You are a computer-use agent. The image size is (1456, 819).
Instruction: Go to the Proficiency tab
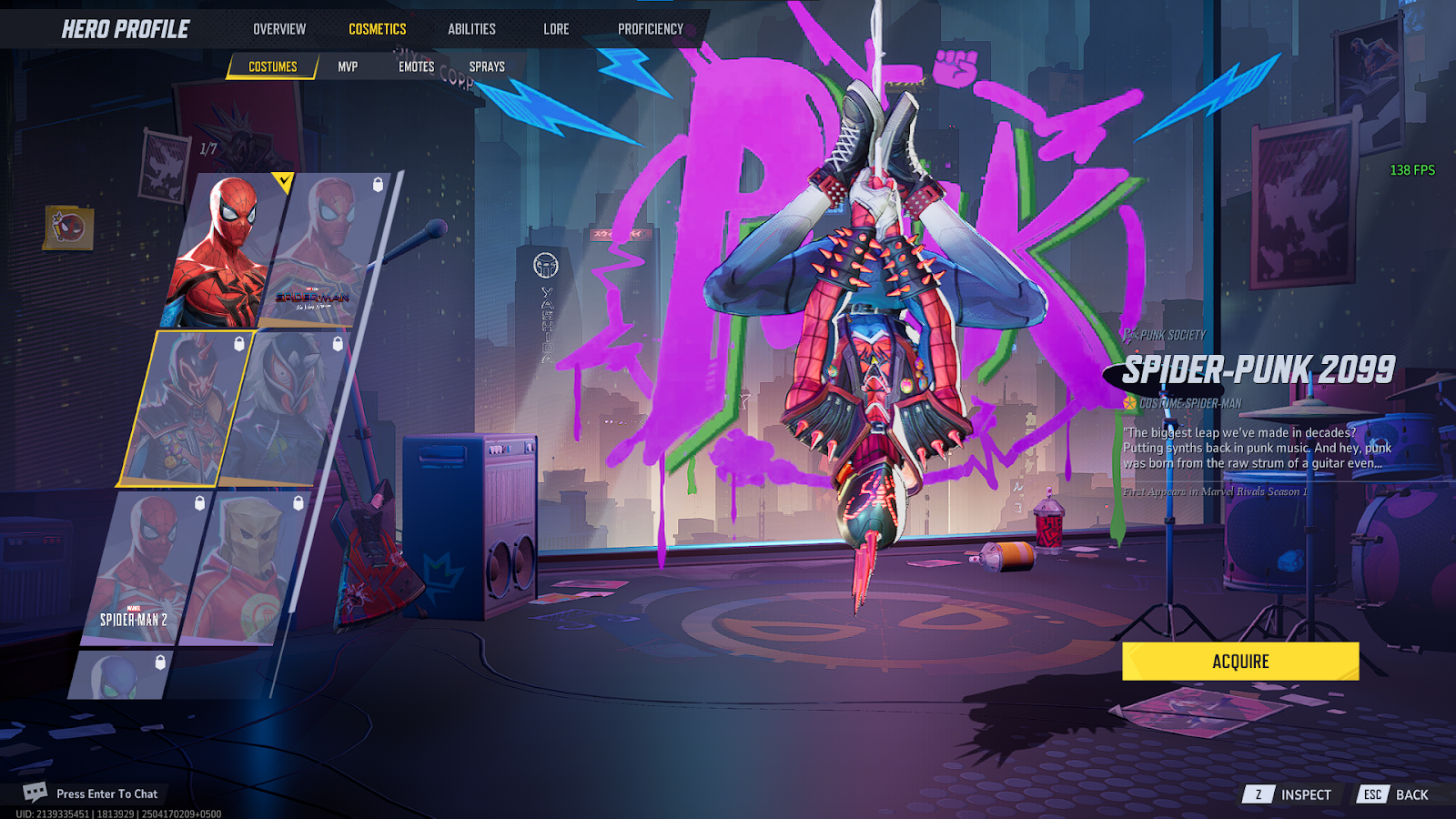click(651, 29)
